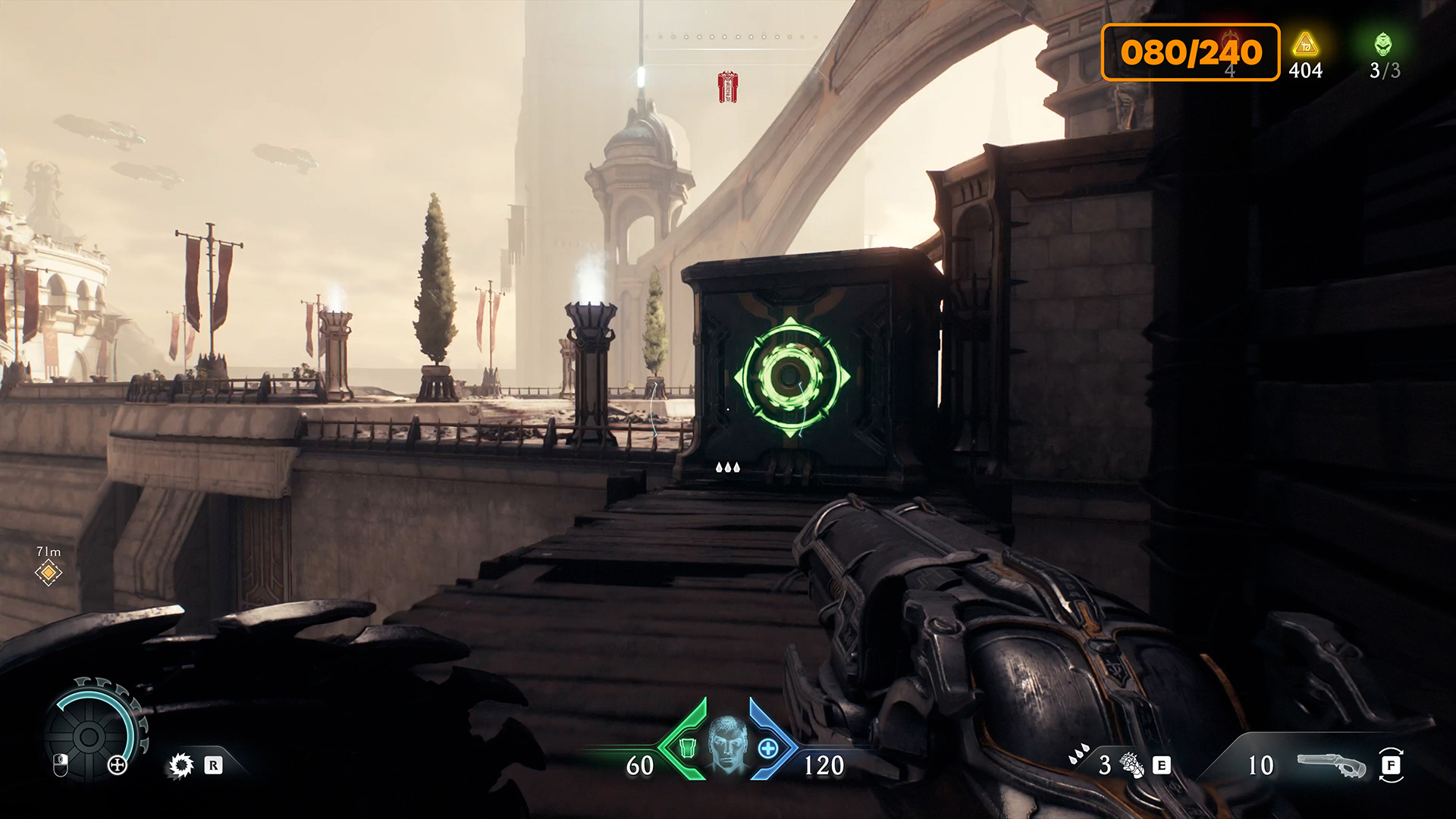
Task: Select the spiked sawblade shield rune icon
Action: click(x=181, y=765)
